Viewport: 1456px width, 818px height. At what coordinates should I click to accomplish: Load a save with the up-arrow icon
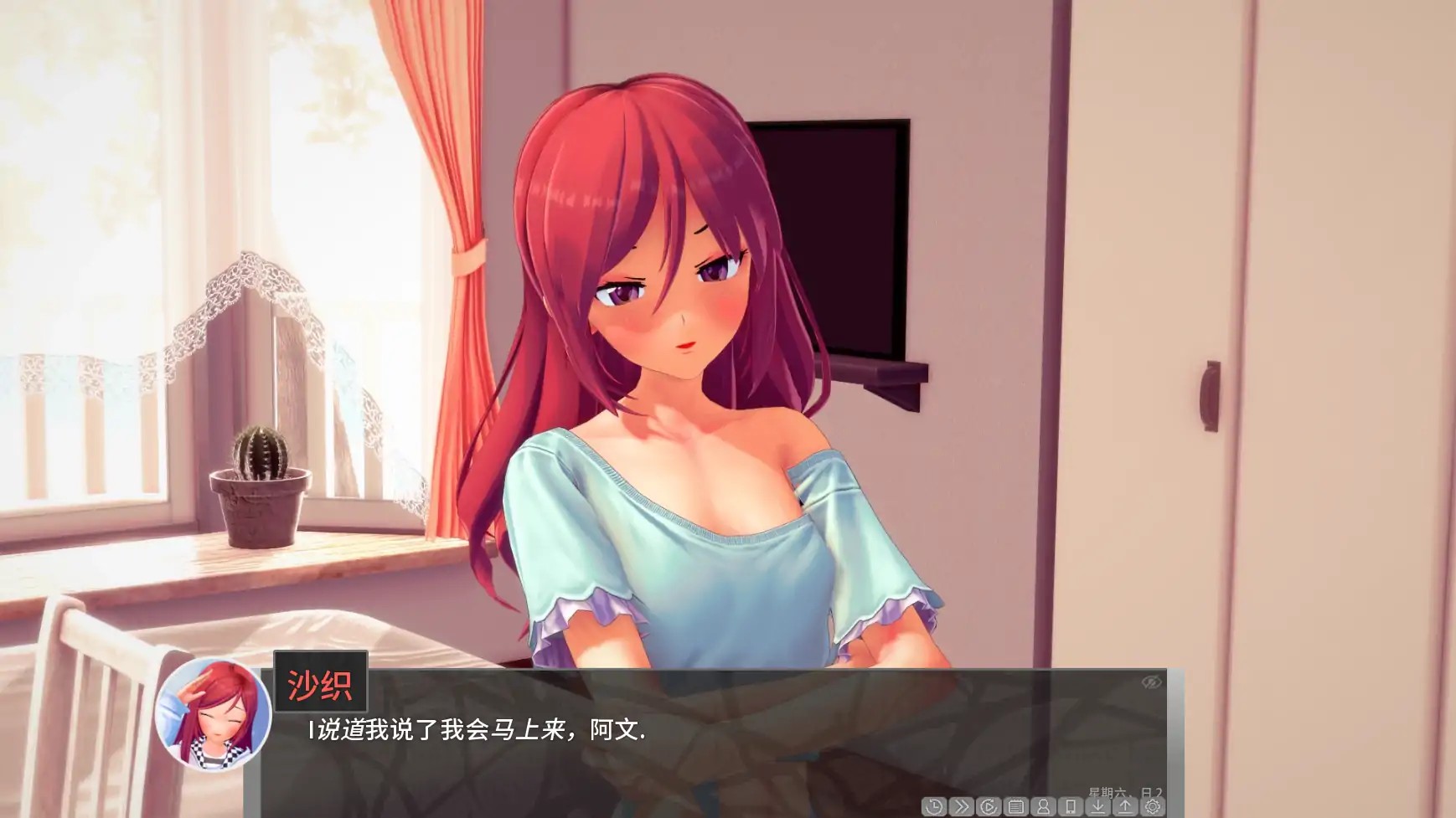pyautogui.click(x=1126, y=805)
